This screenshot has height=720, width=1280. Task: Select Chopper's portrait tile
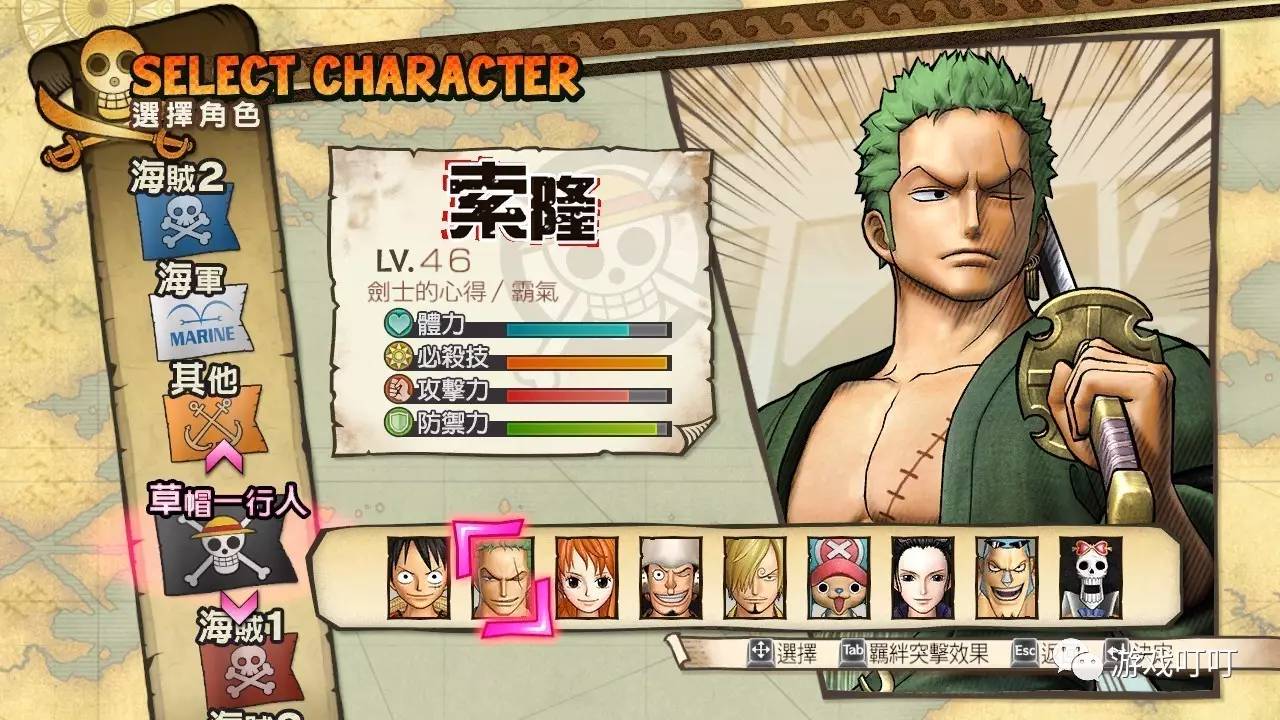[838, 578]
